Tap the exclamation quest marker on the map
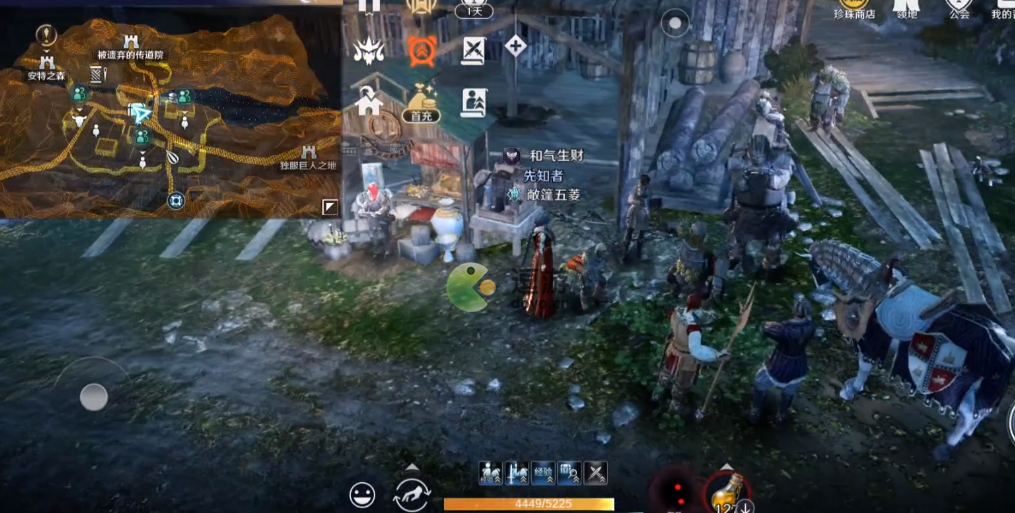 point(44,35)
